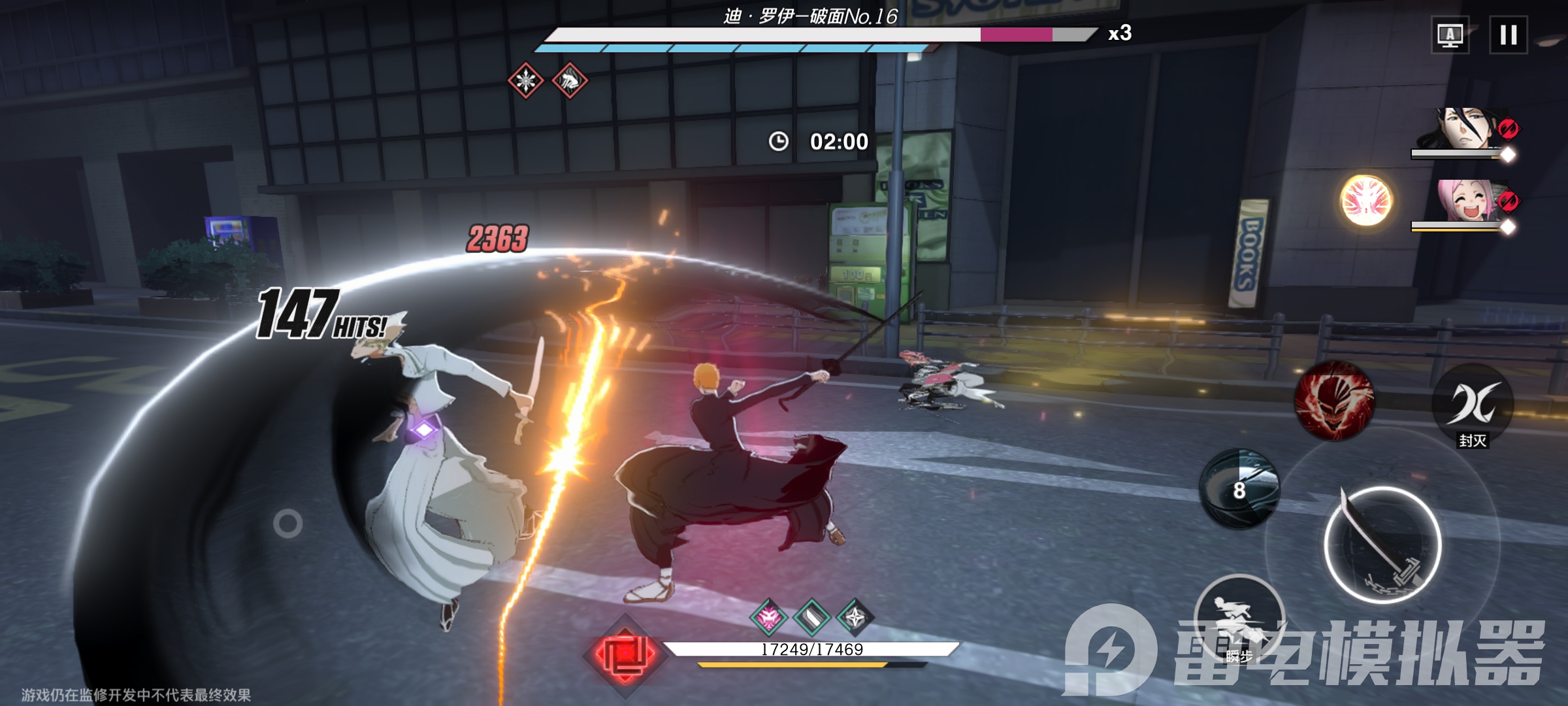Use the red hollow mask skill
Viewport: 1568px width, 706px height.
[x=1334, y=400]
